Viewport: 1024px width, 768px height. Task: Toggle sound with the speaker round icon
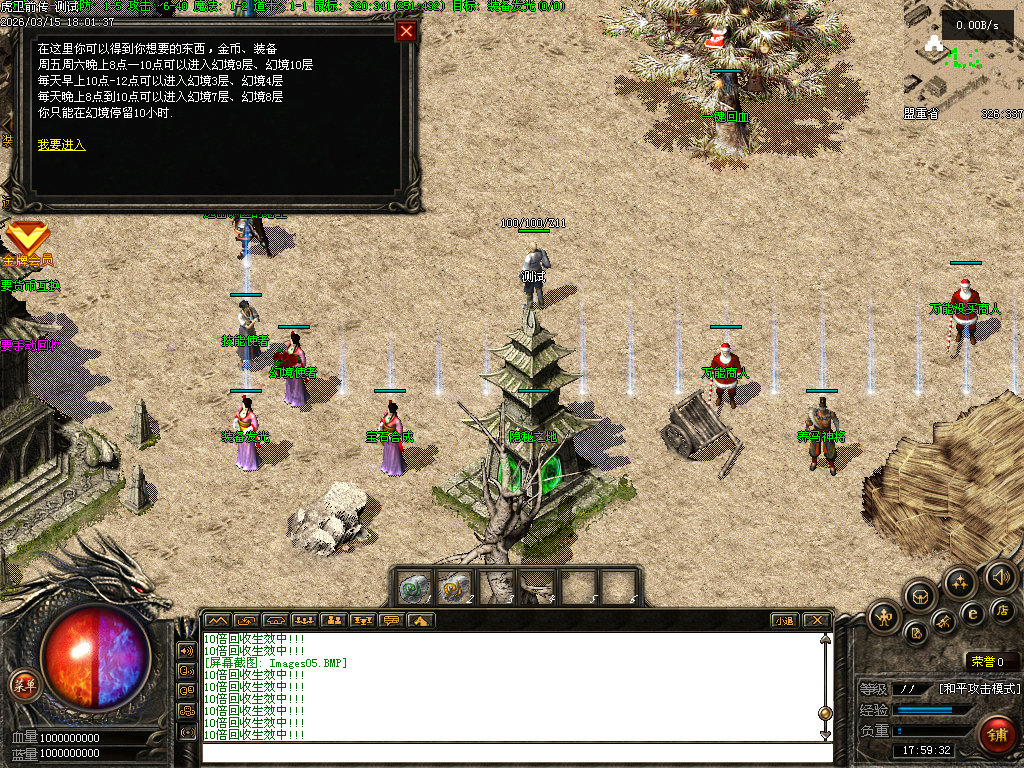coord(1000,576)
